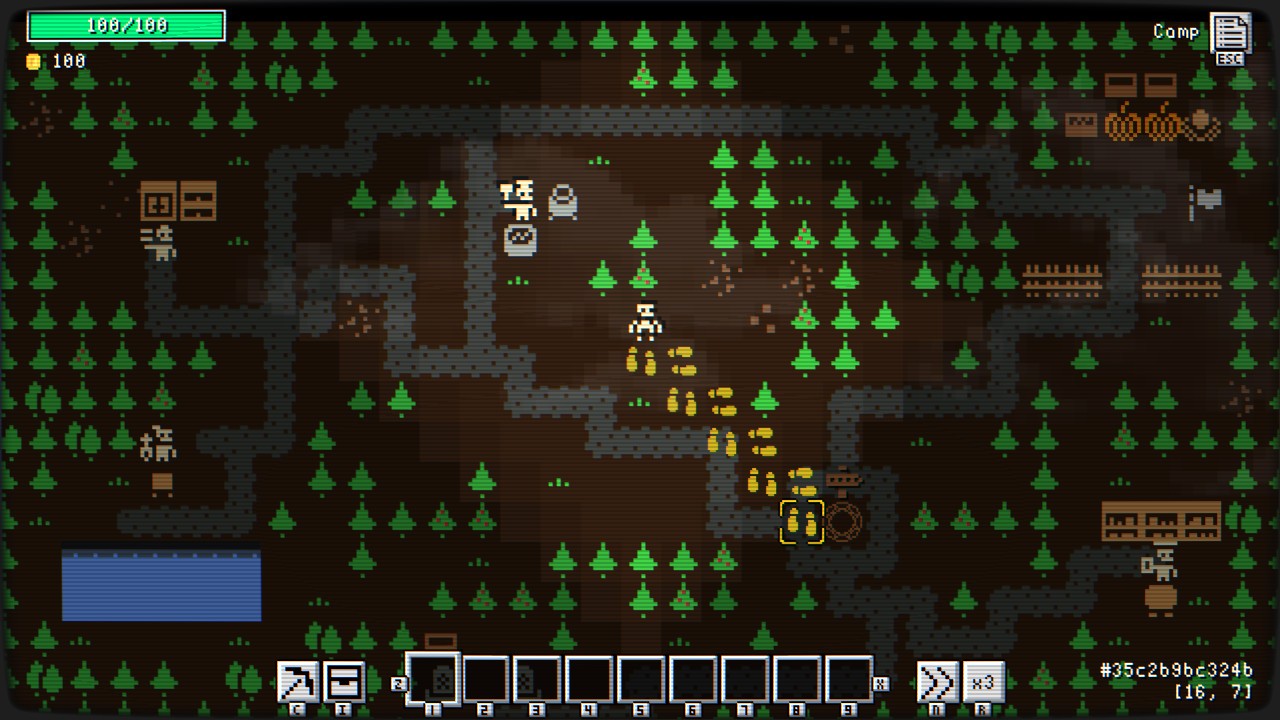Image resolution: width=1280 pixels, height=720 pixels.
Task: Select the pickaxe tool button
Action: coord(297,681)
